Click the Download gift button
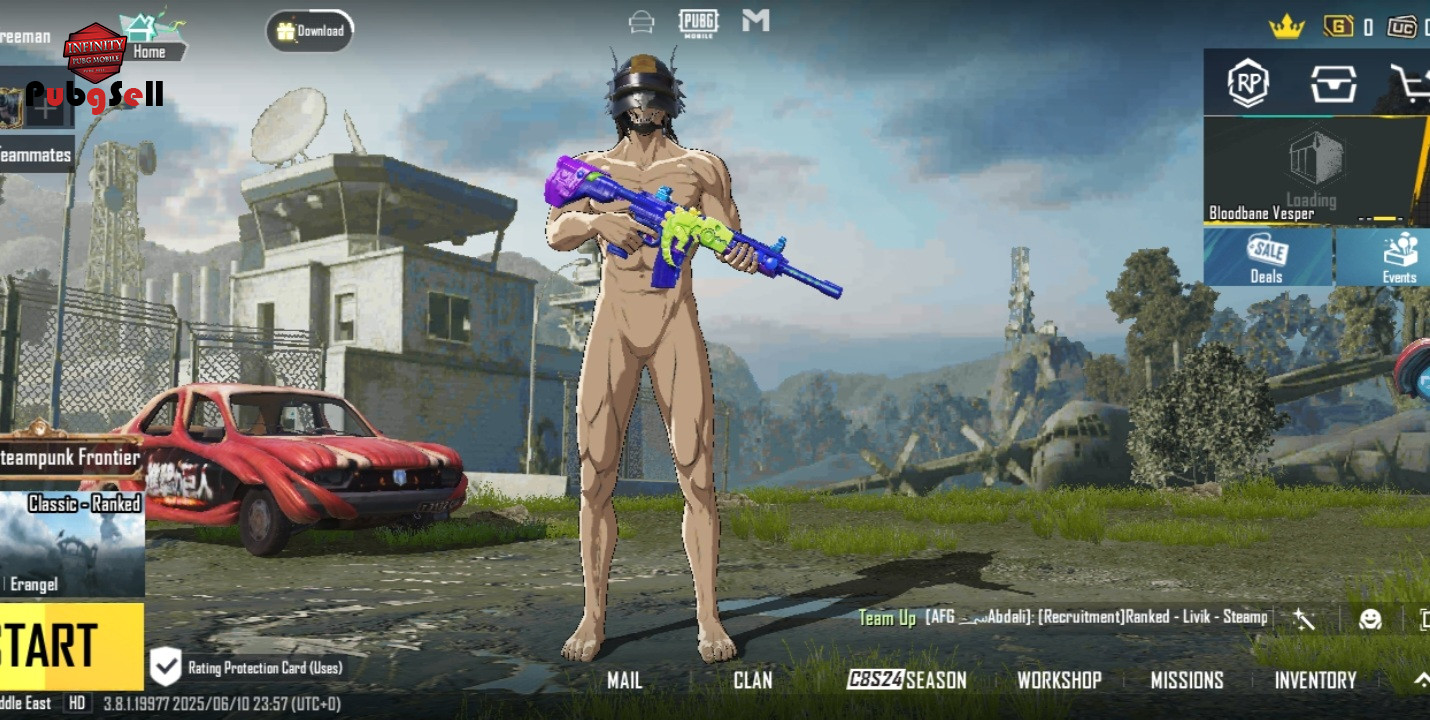1430x720 pixels. point(310,31)
